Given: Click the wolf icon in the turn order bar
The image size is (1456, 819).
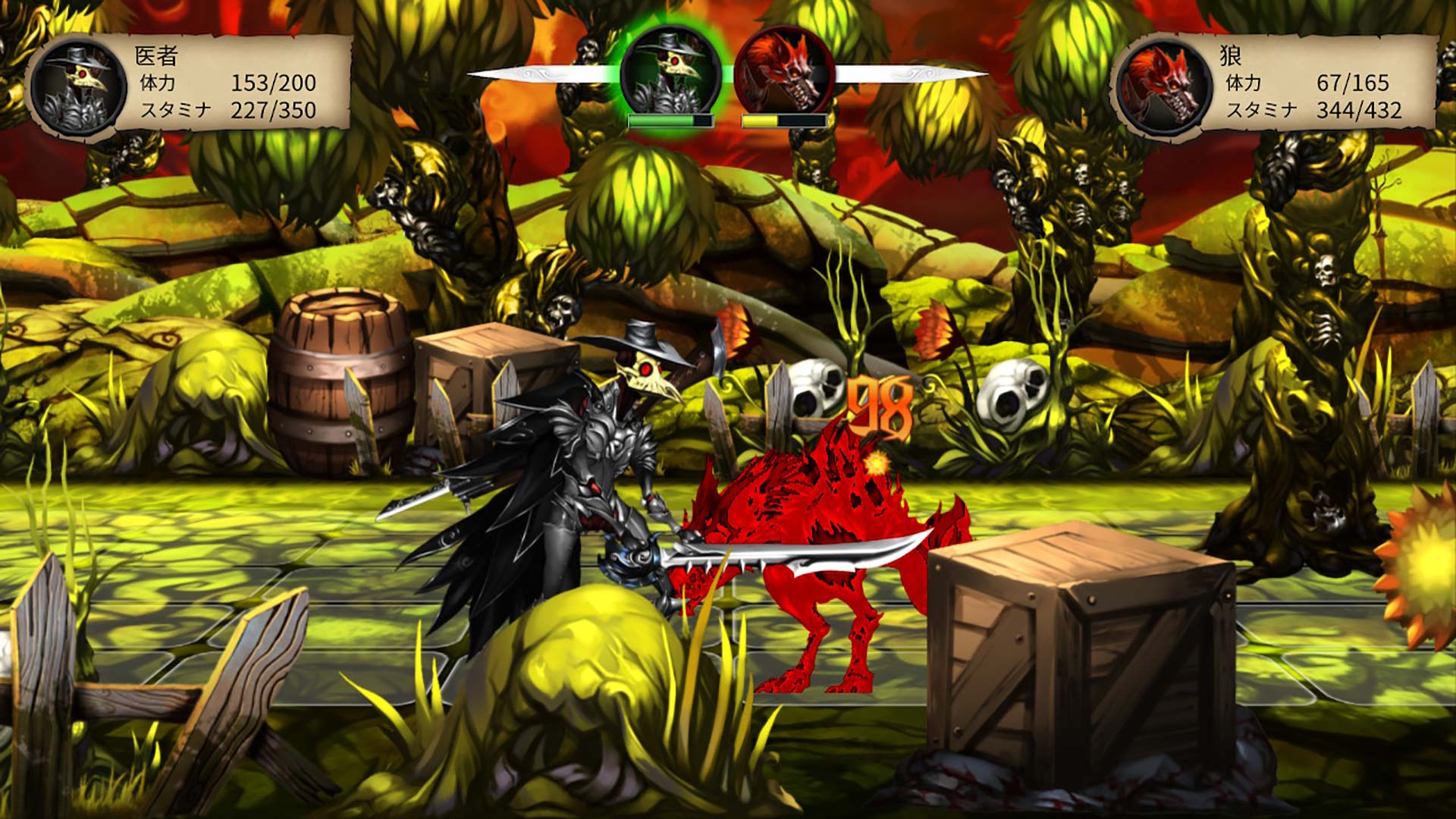Looking at the screenshot, I should point(781,68).
